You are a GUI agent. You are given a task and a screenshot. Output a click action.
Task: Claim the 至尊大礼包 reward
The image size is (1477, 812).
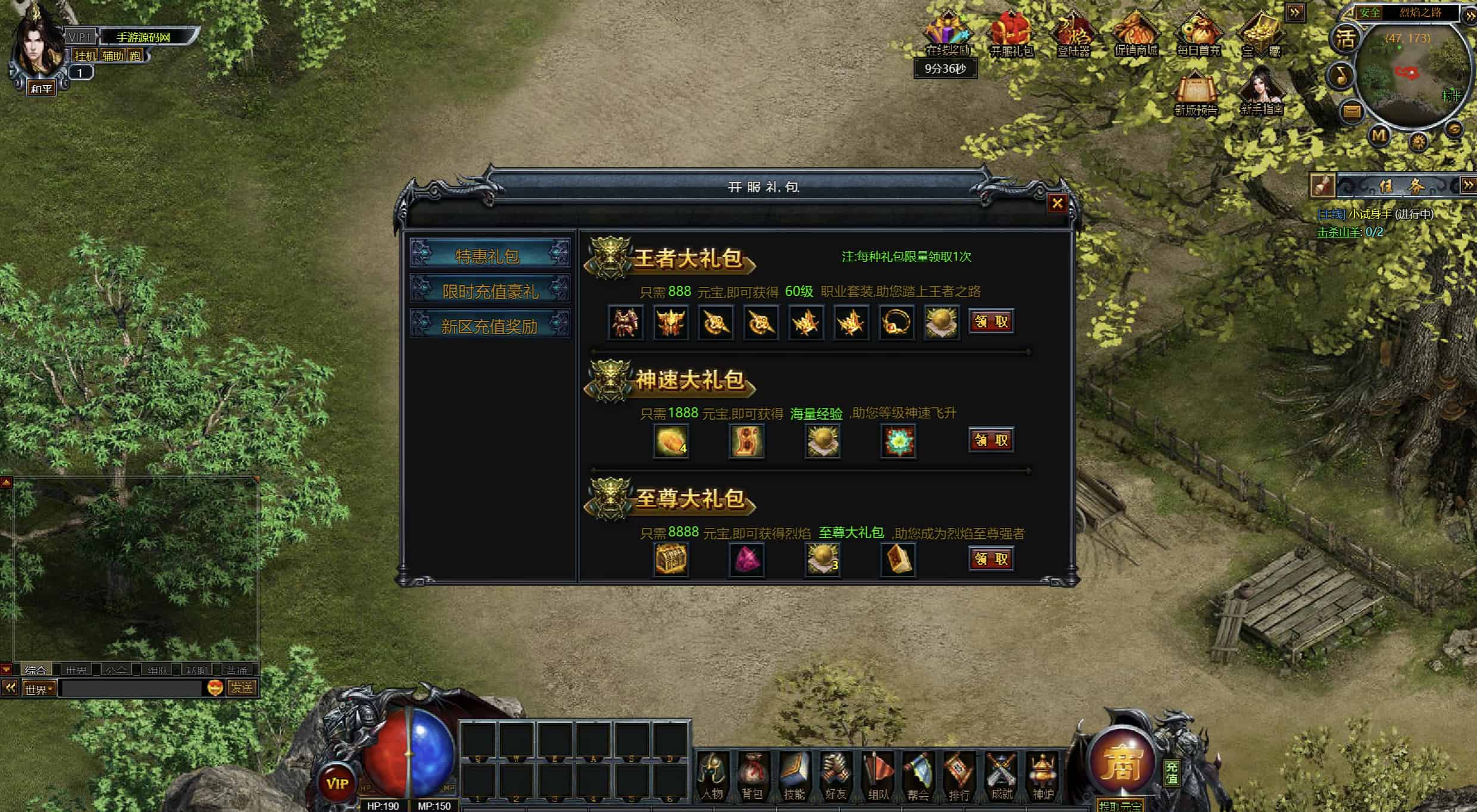[x=991, y=558]
